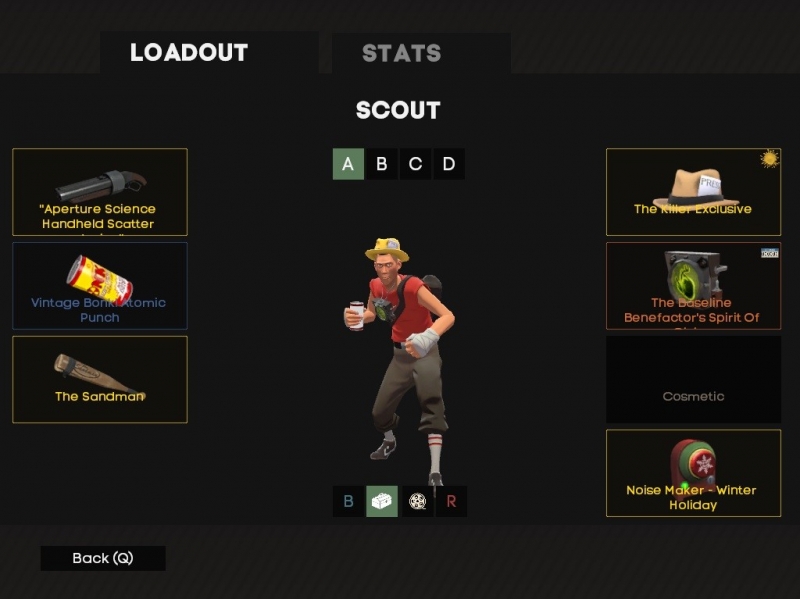Choose the empty Cosmetic slot
This screenshot has height=599, width=800.
click(x=693, y=379)
